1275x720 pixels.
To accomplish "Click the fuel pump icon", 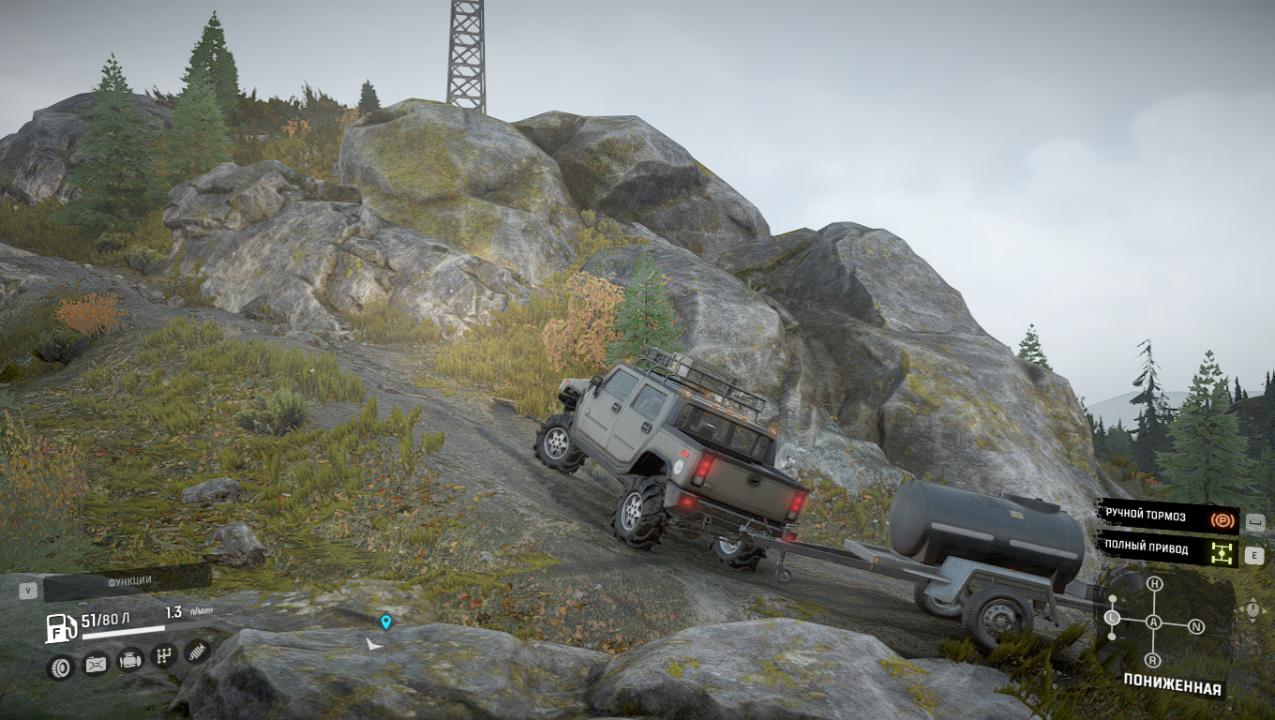I will 61,628.
